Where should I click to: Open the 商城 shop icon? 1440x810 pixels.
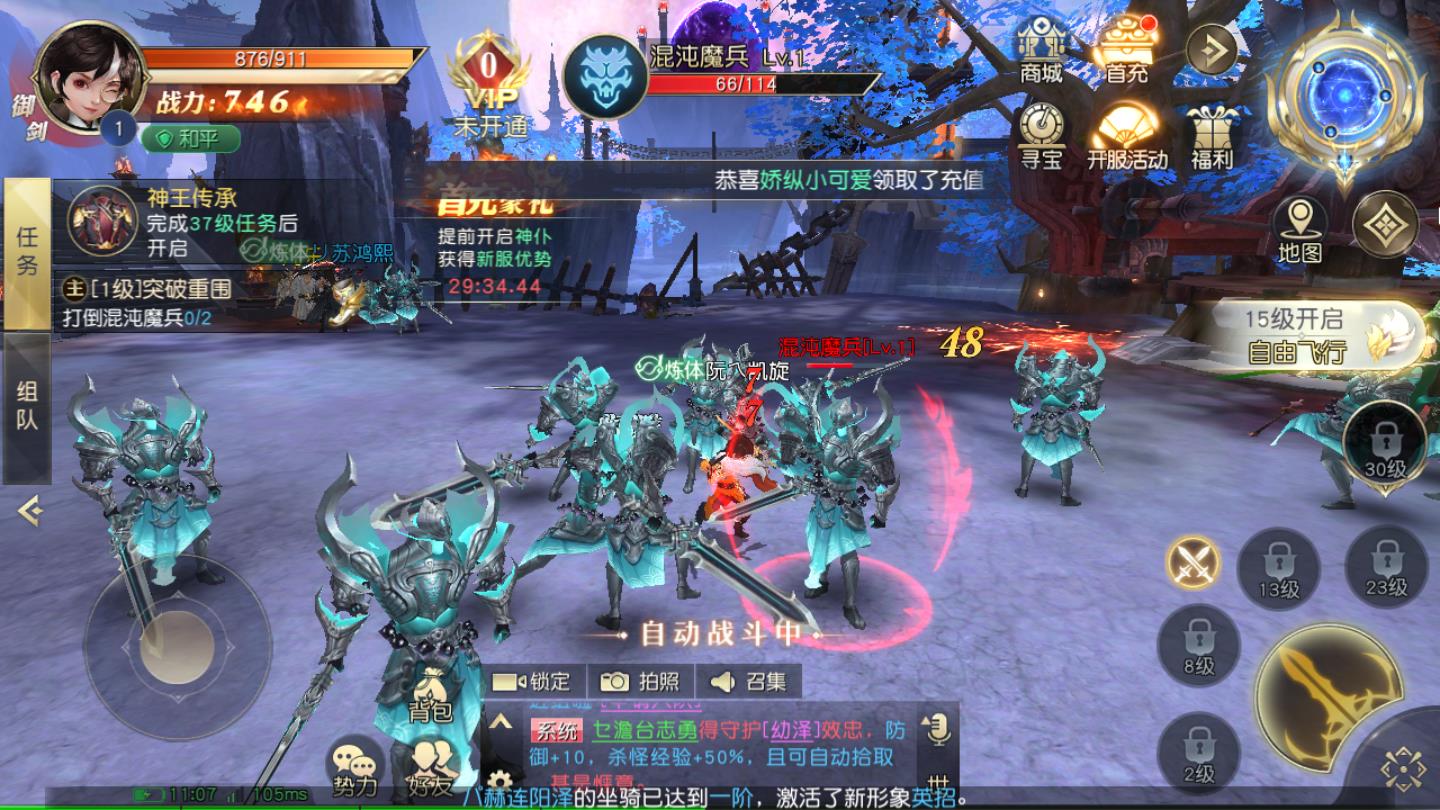1040,55
